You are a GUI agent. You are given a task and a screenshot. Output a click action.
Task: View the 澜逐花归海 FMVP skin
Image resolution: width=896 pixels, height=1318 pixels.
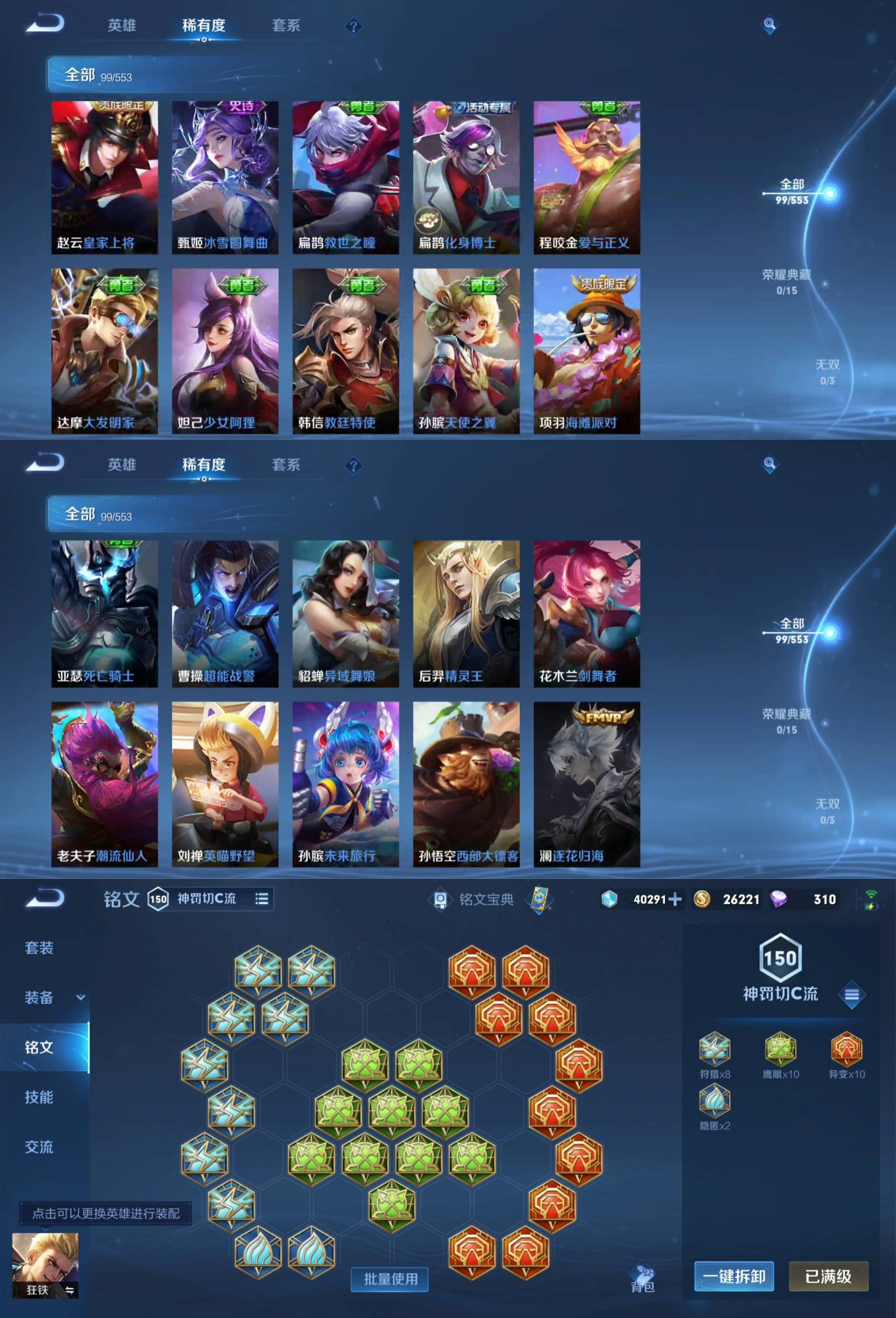[587, 784]
